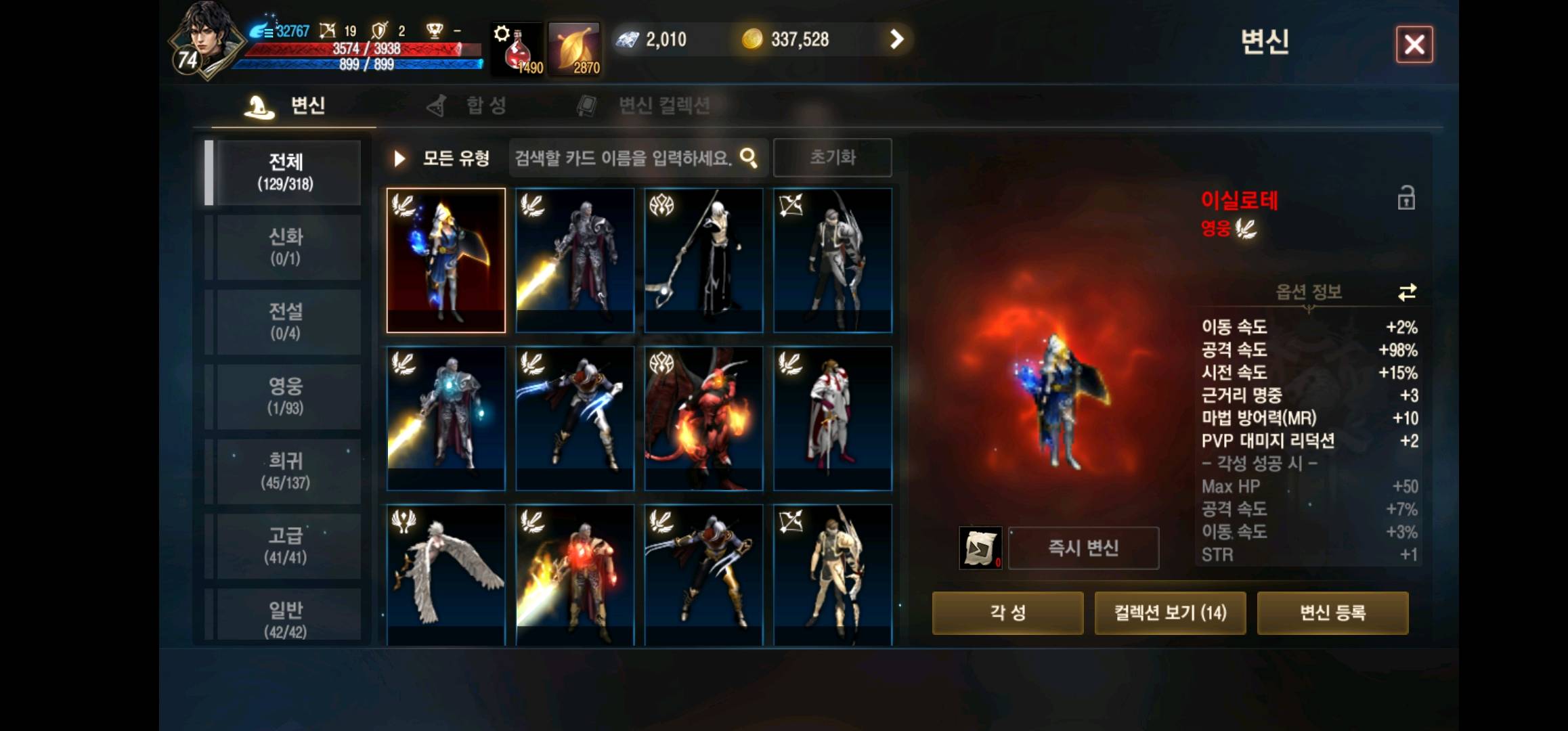
Task: Expand the triangle beside 모든 유형
Action: pos(400,157)
